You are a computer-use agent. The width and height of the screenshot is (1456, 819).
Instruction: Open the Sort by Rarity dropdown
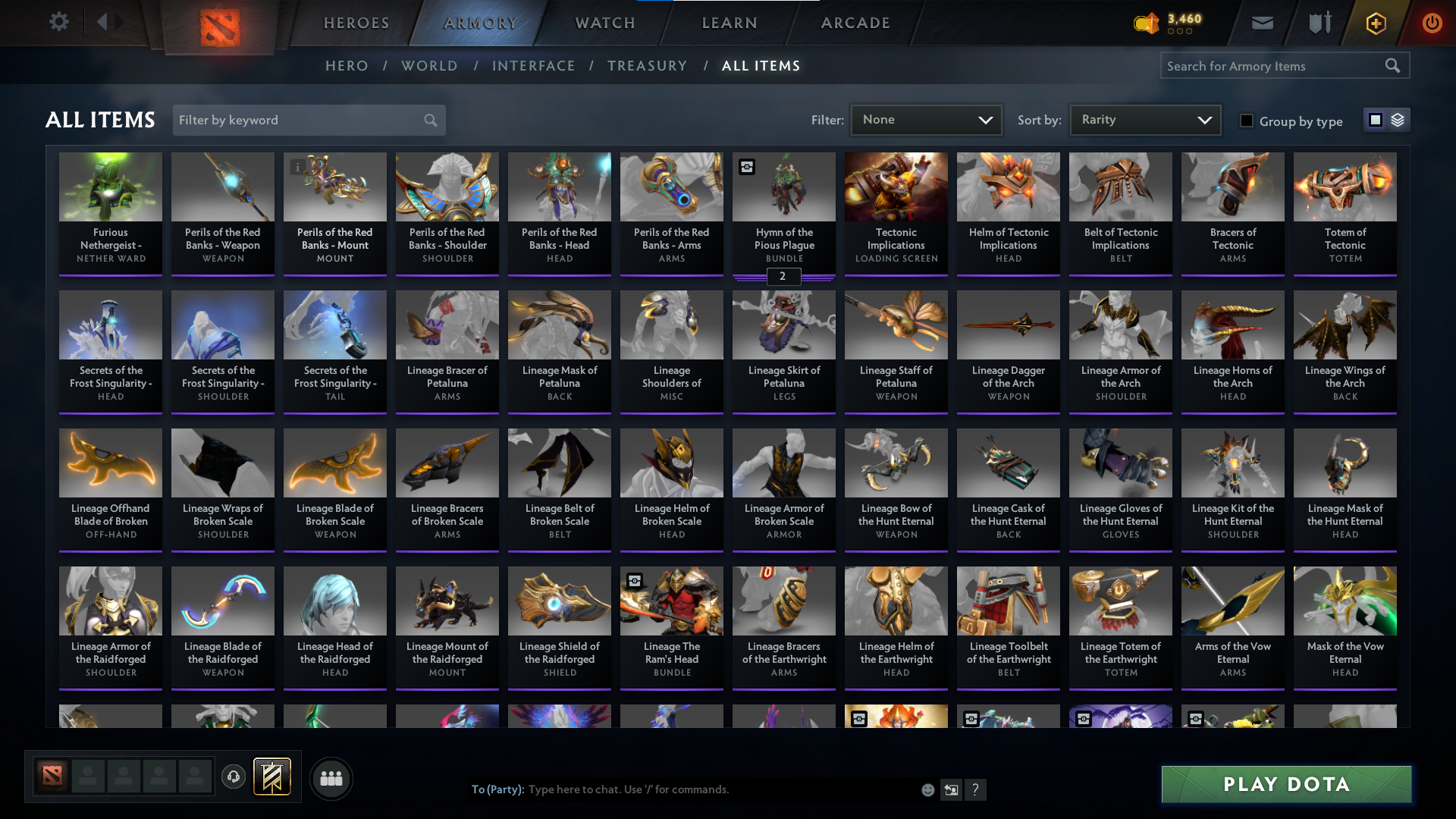(x=1145, y=119)
